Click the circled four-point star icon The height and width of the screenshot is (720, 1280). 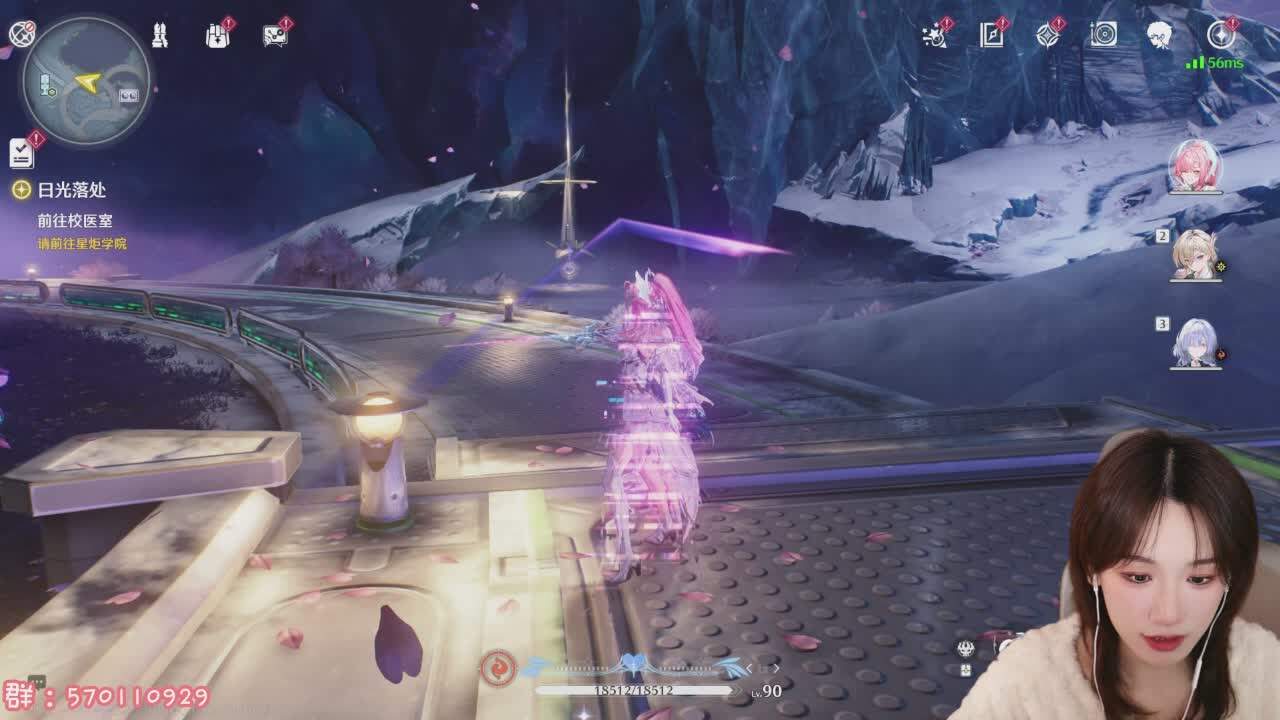[1220, 36]
